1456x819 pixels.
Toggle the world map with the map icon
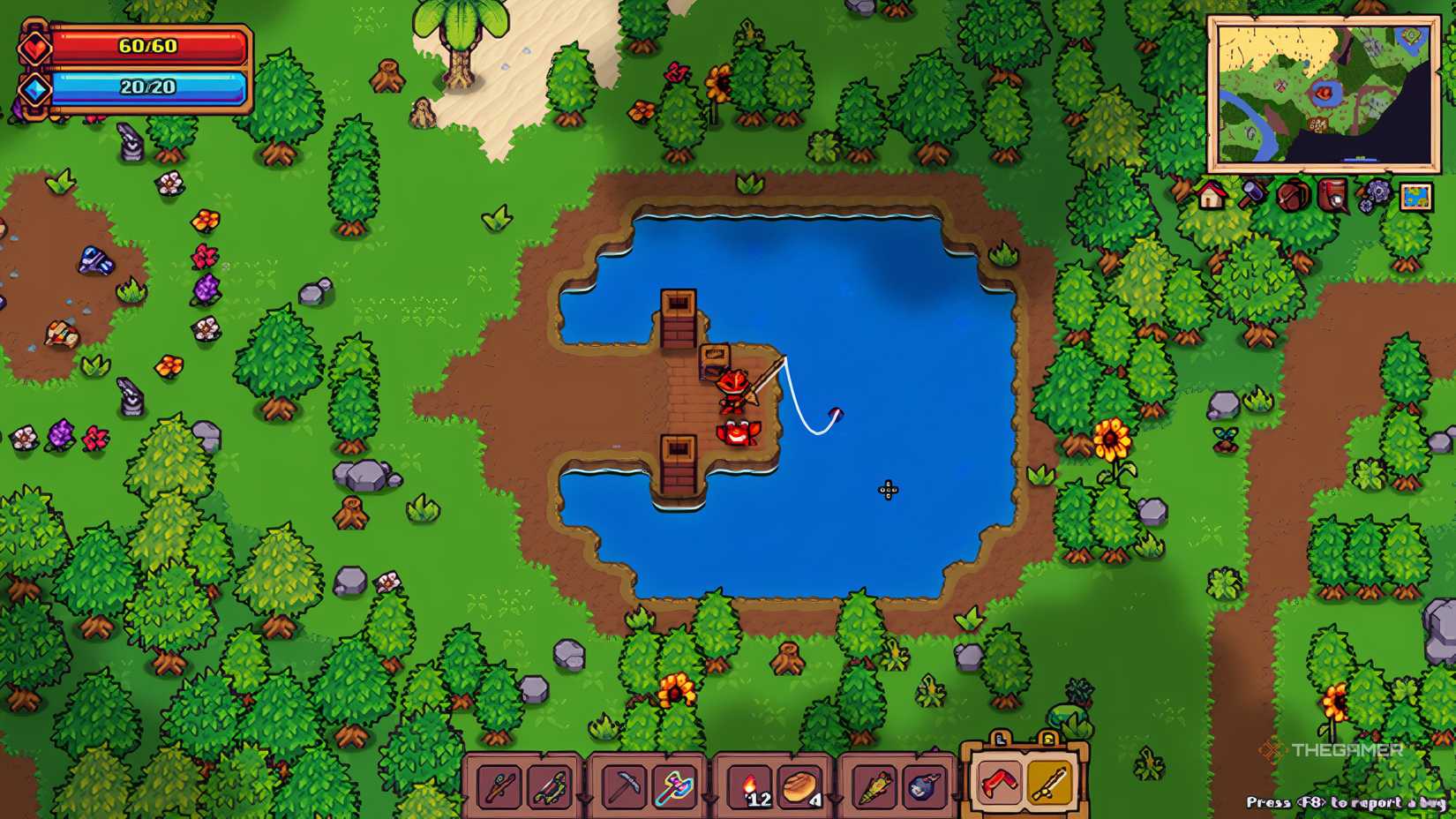coord(1416,196)
